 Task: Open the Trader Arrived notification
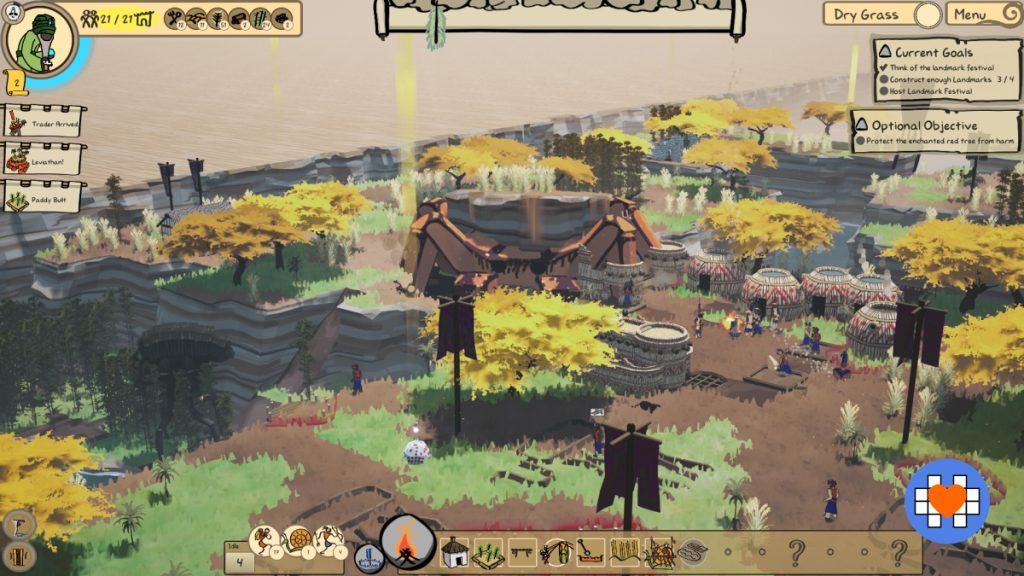43,122
